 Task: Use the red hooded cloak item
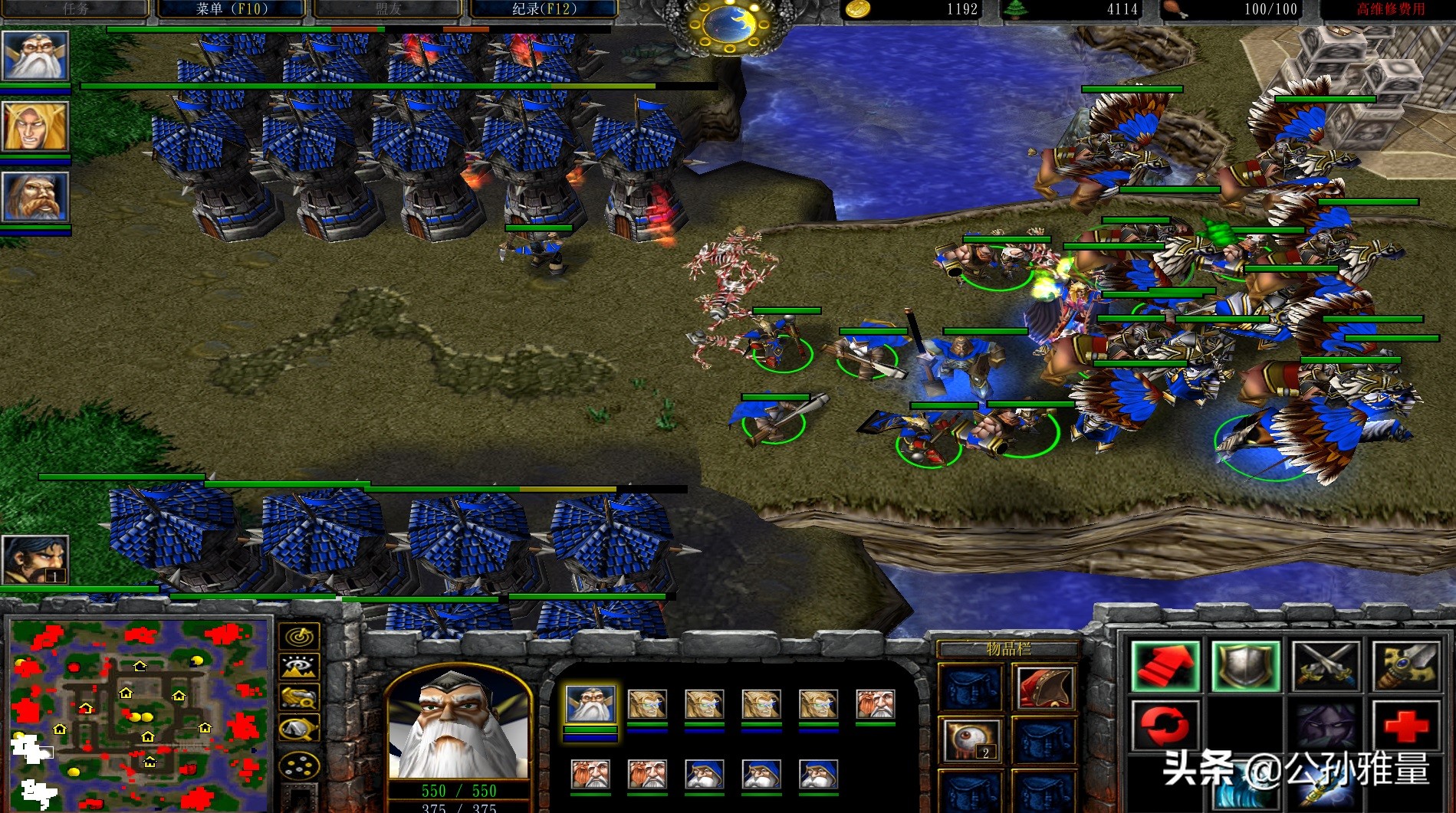(x=1044, y=687)
